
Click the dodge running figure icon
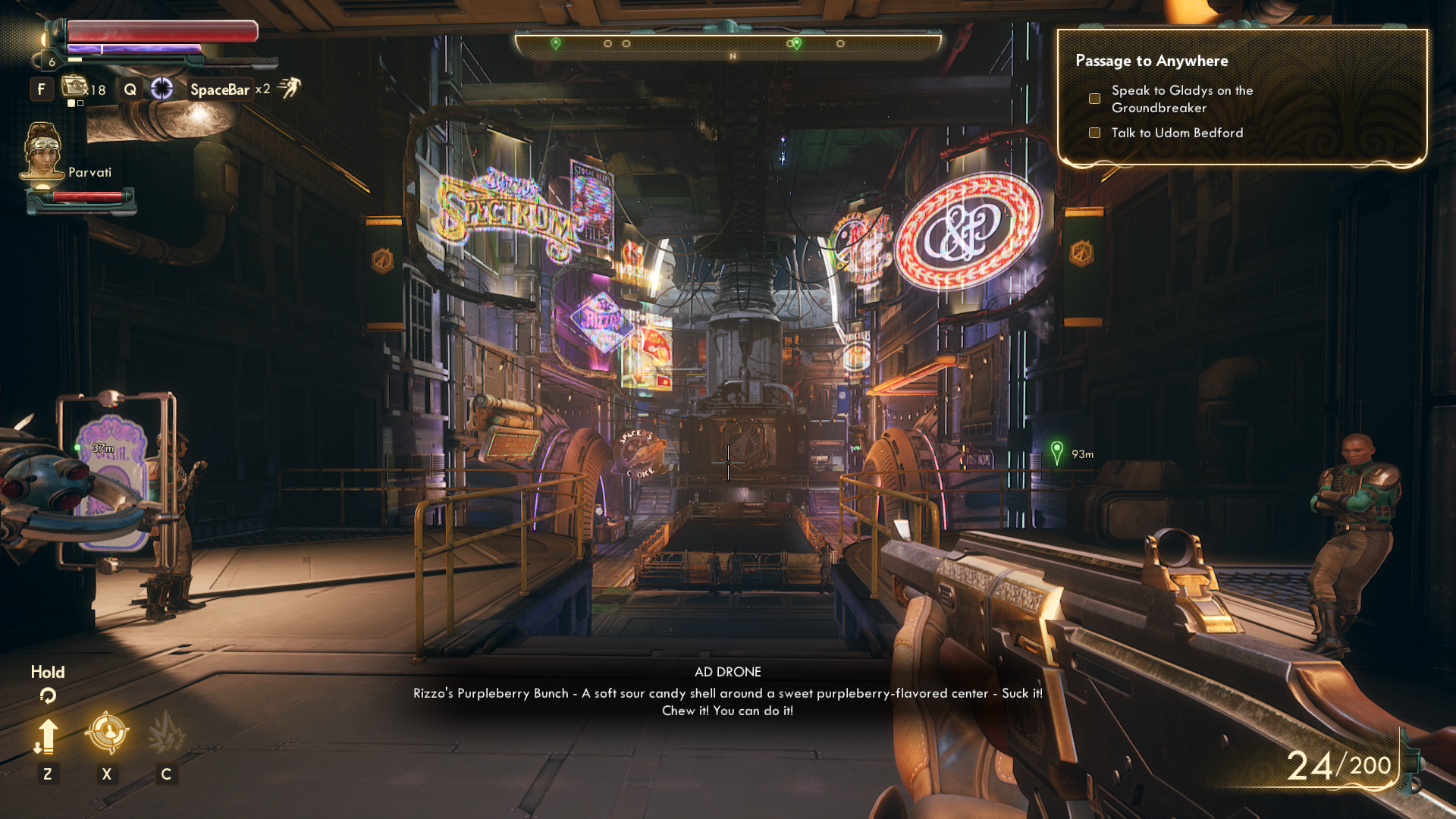coord(289,88)
